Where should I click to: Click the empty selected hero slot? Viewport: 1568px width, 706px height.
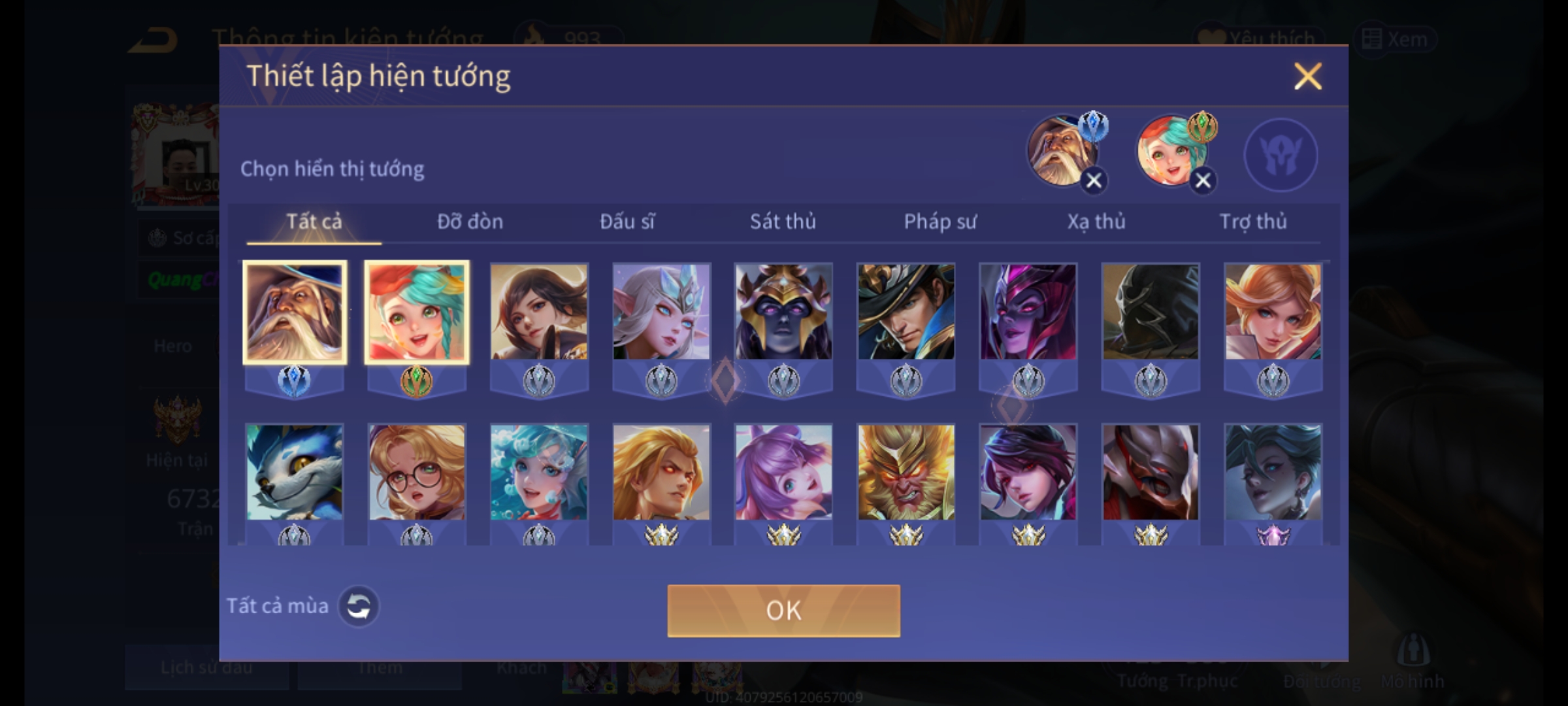(1280, 155)
